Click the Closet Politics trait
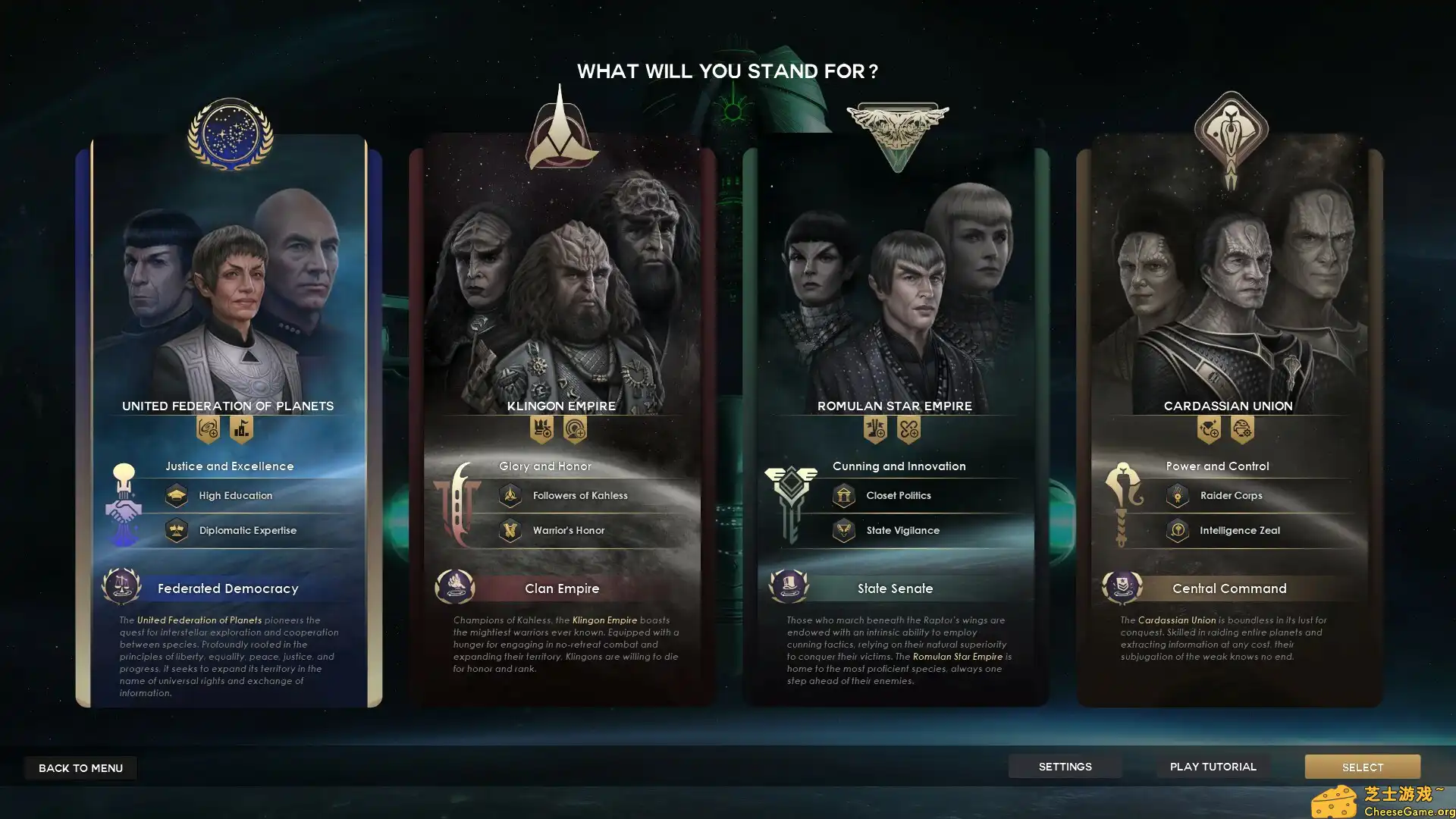 tap(898, 496)
